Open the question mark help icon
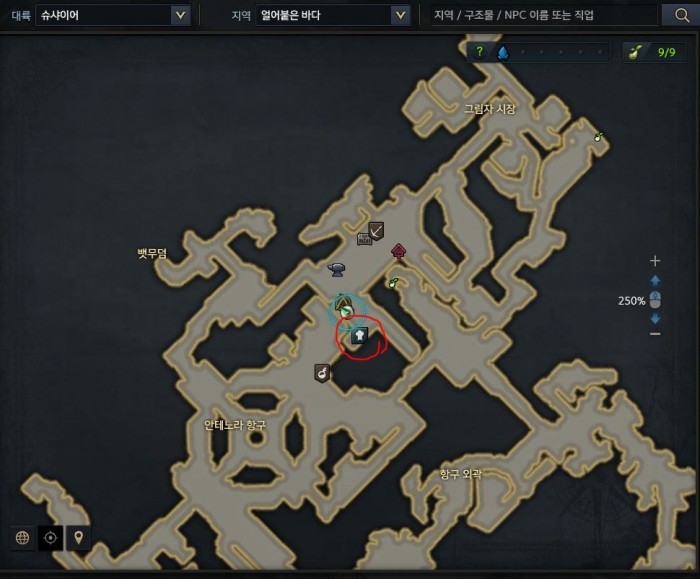This screenshot has width=700, height=579. tap(480, 52)
